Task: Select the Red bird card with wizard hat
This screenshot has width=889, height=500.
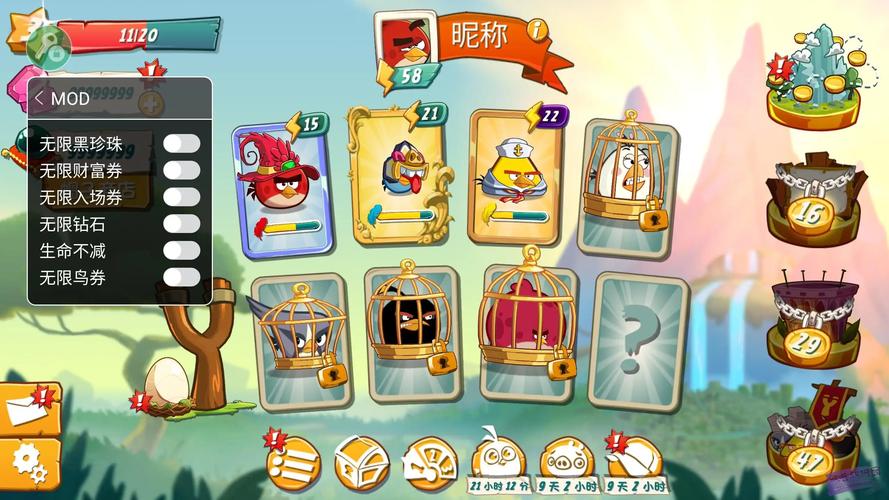Action: coord(279,182)
